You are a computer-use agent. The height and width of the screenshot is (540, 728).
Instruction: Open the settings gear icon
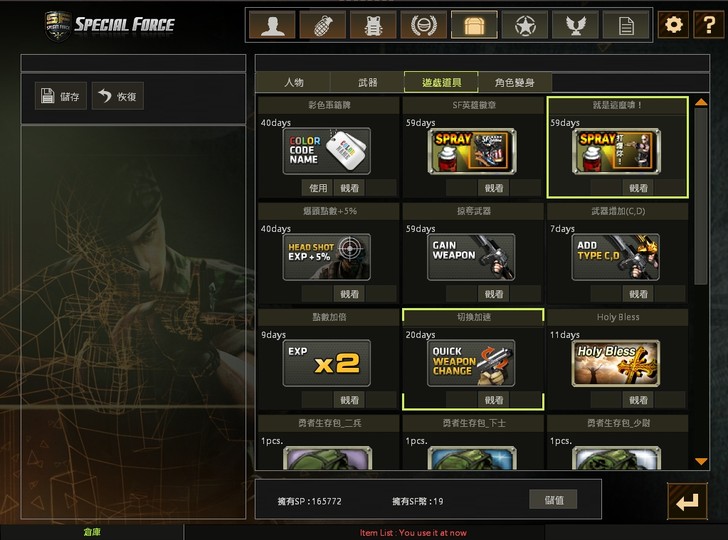point(674,25)
